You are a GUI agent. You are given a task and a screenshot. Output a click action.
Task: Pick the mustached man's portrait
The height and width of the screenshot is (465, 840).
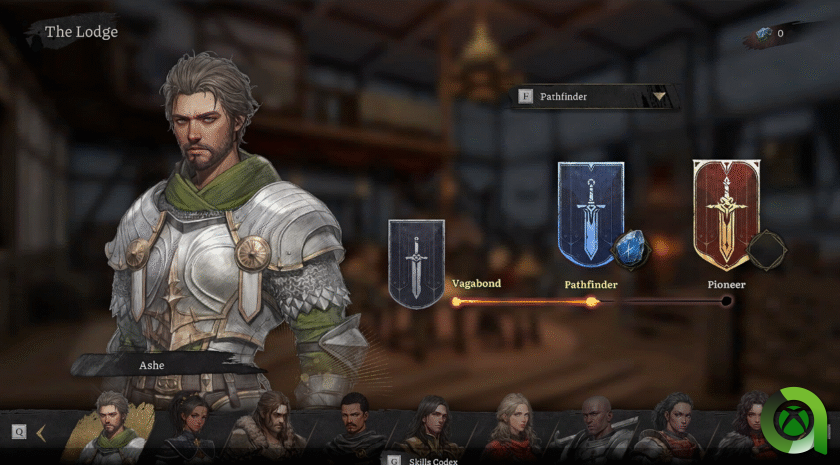[355, 428]
